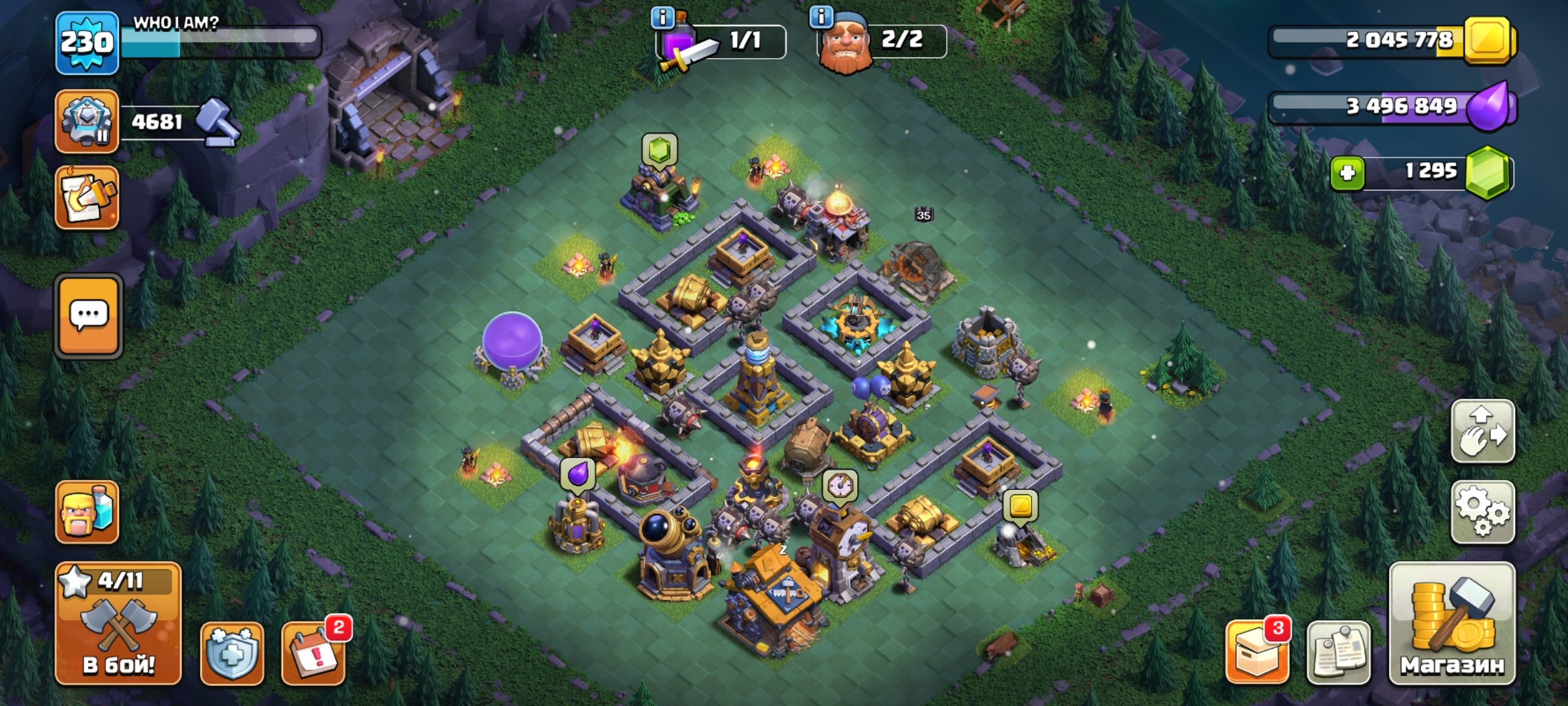Collect the gold bubble over the mine
The image size is (1568, 706).
point(1021,505)
